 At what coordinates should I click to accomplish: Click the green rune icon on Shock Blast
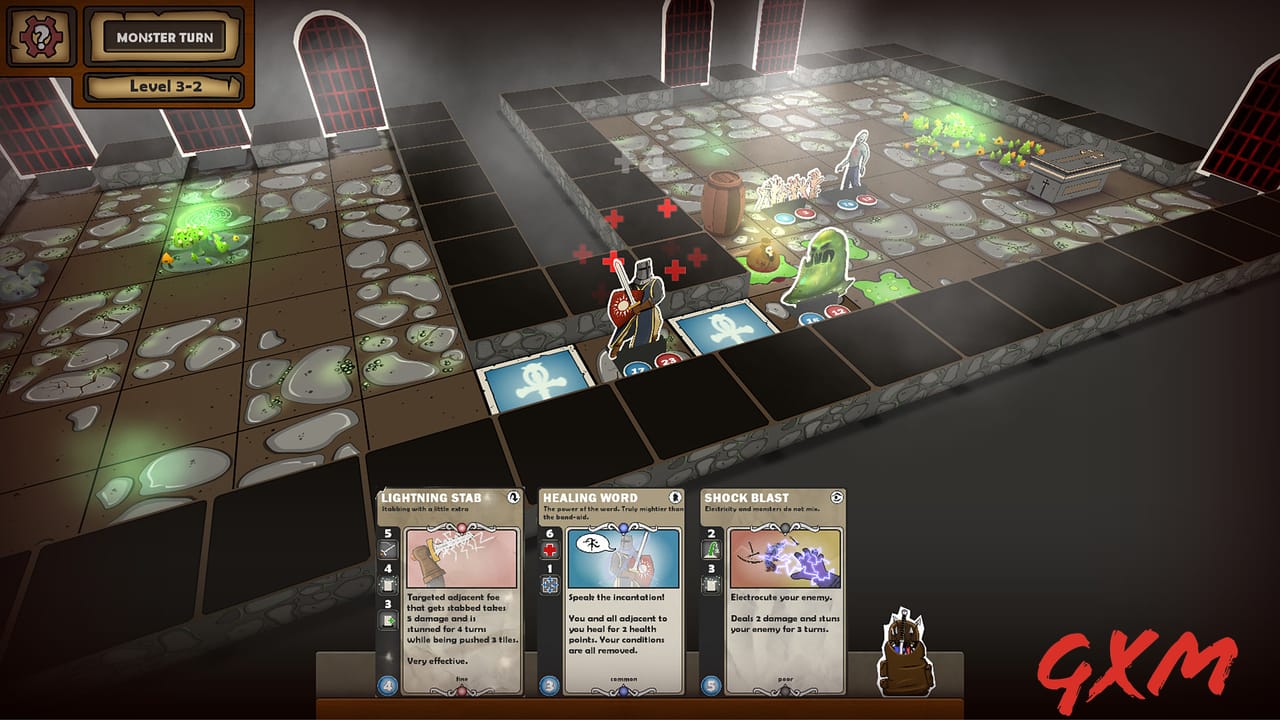coord(711,549)
